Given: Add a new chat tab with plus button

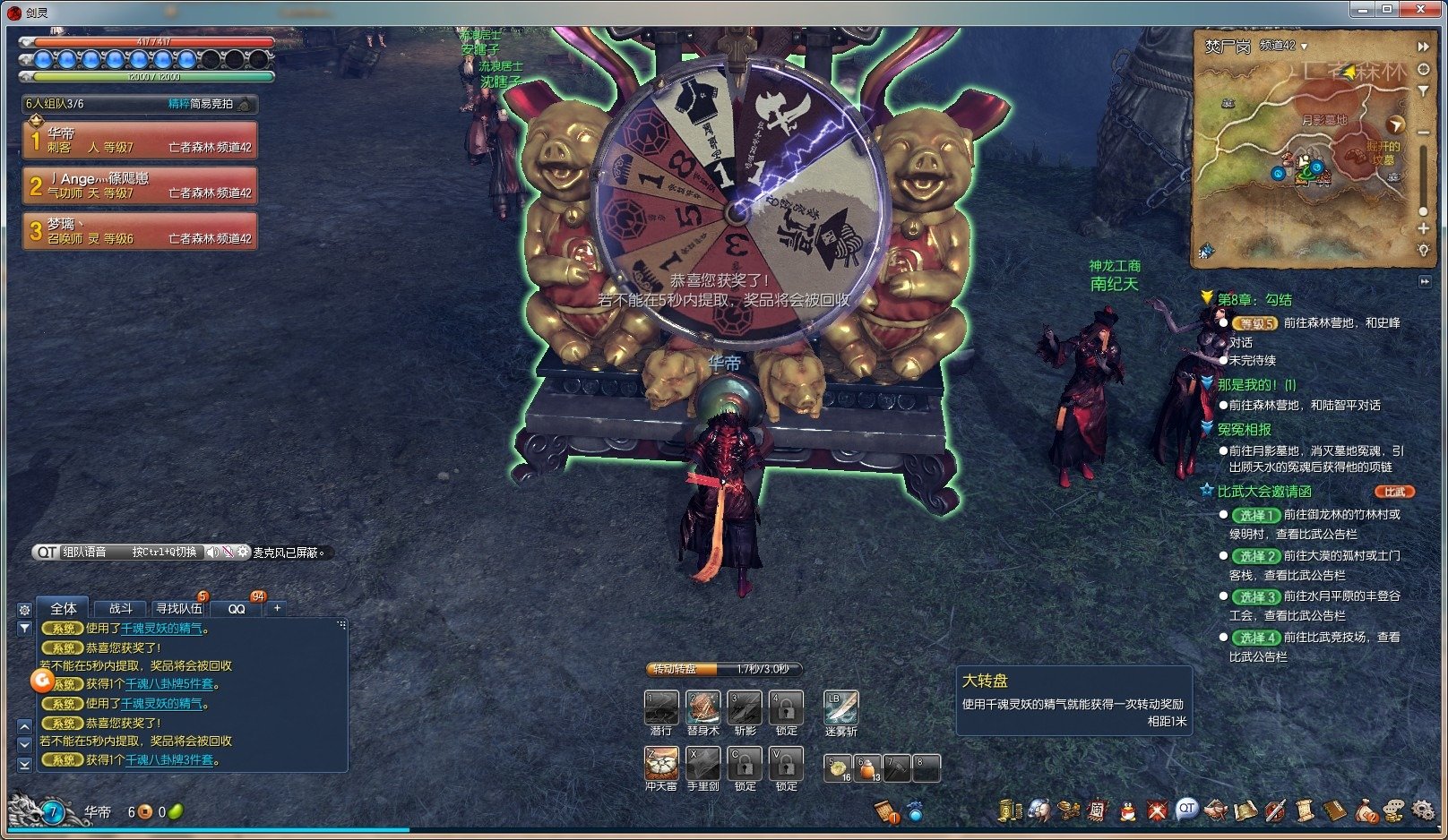Looking at the screenshot, I should pyautogui.click(x=278, y=608).
